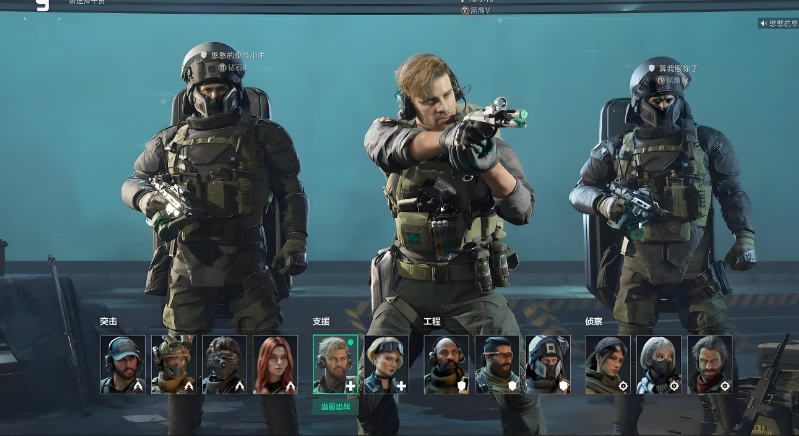Choose the assault operator with helmet and goggles
This screenshot has height=436, width=799.
pos(173,364)
